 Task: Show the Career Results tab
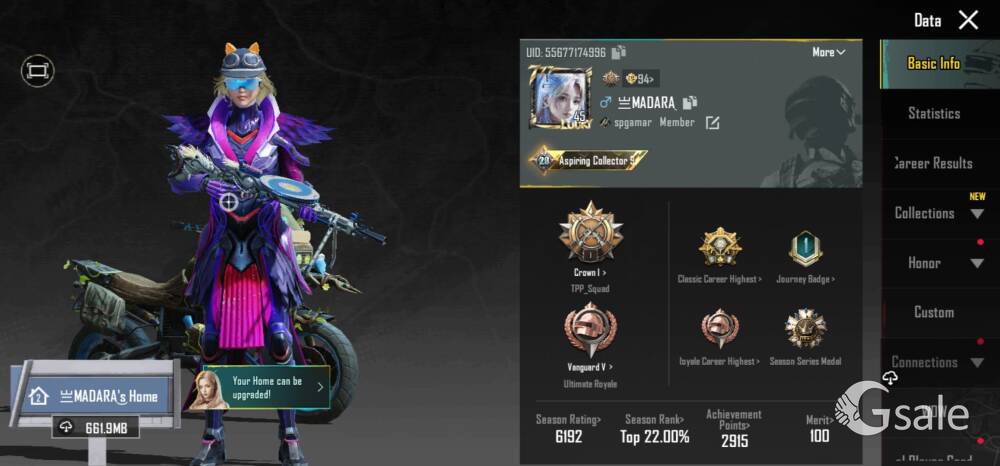pos(933,163)
